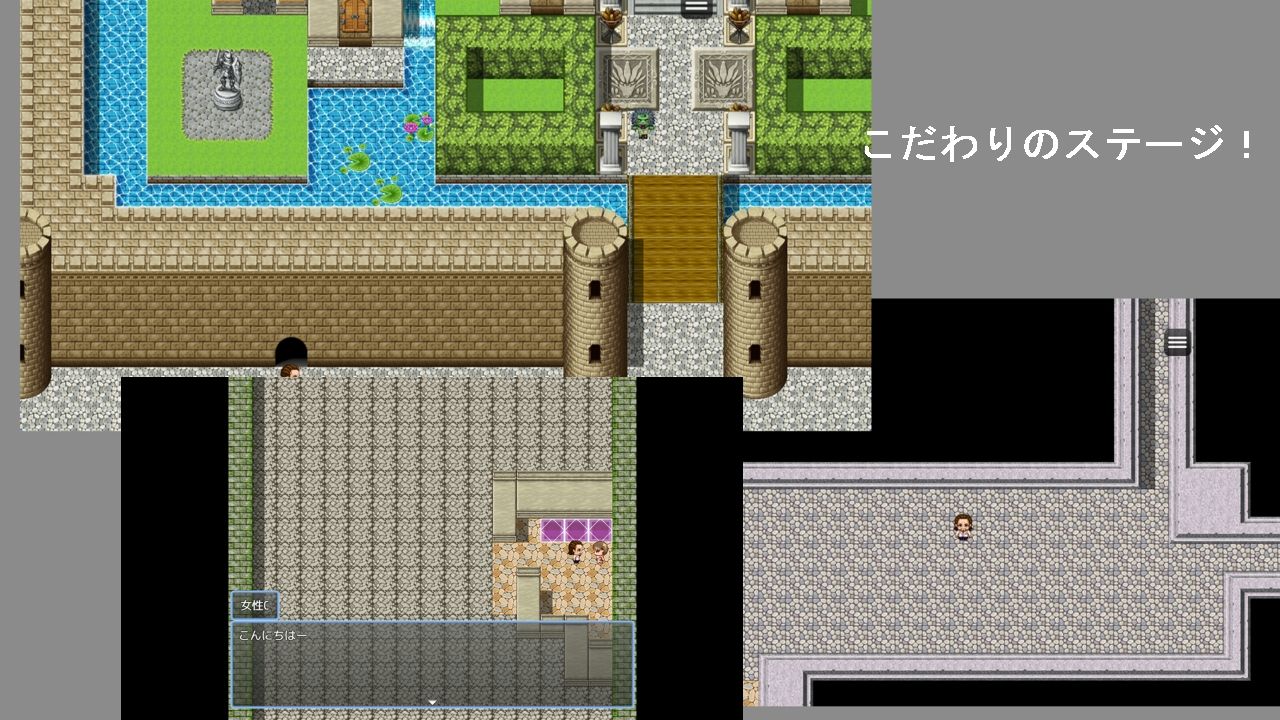
Task: Click the left flaming torch pillar
Action: (x=611, y=16)
